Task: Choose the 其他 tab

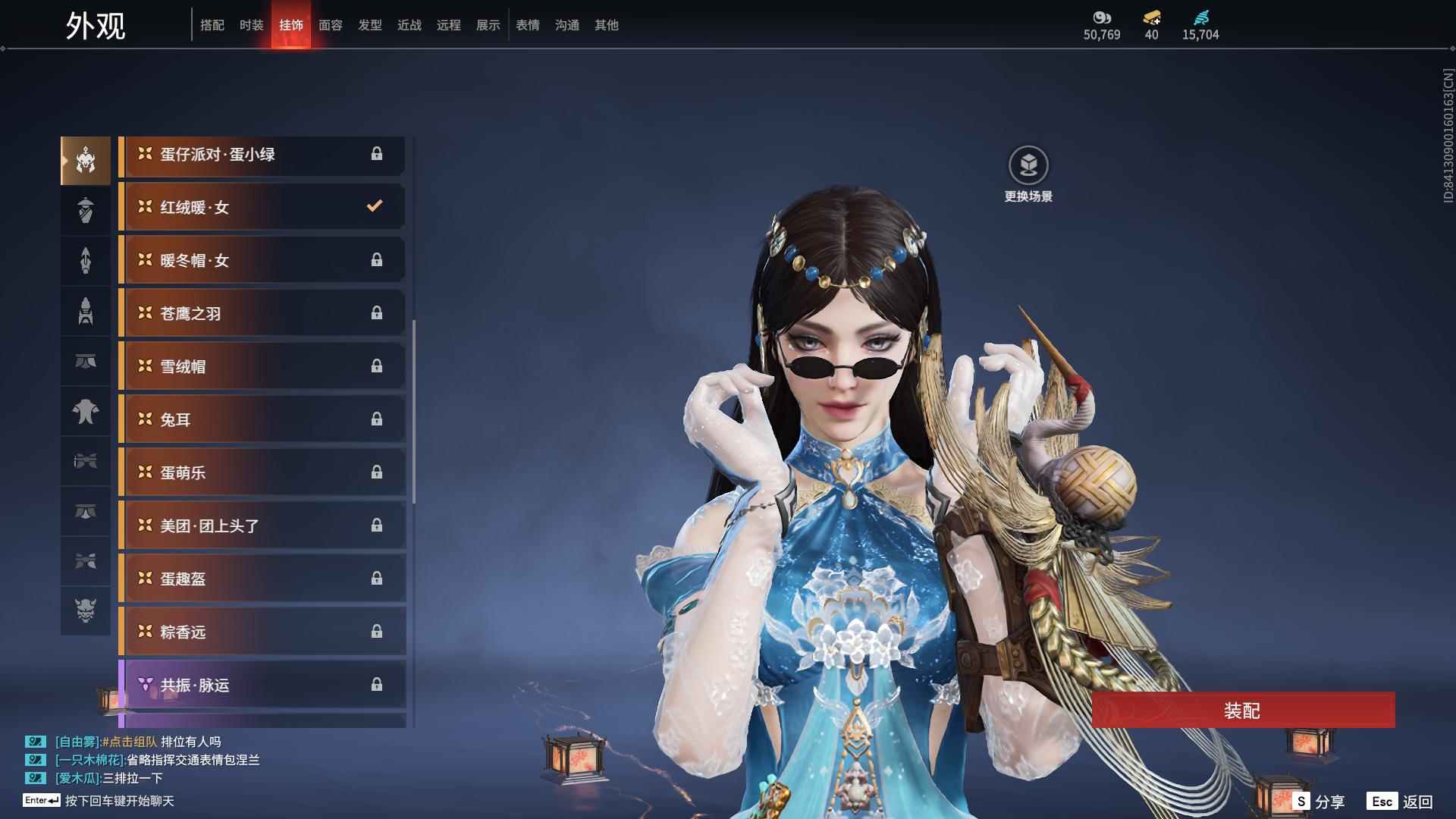Action: (606, 25)
